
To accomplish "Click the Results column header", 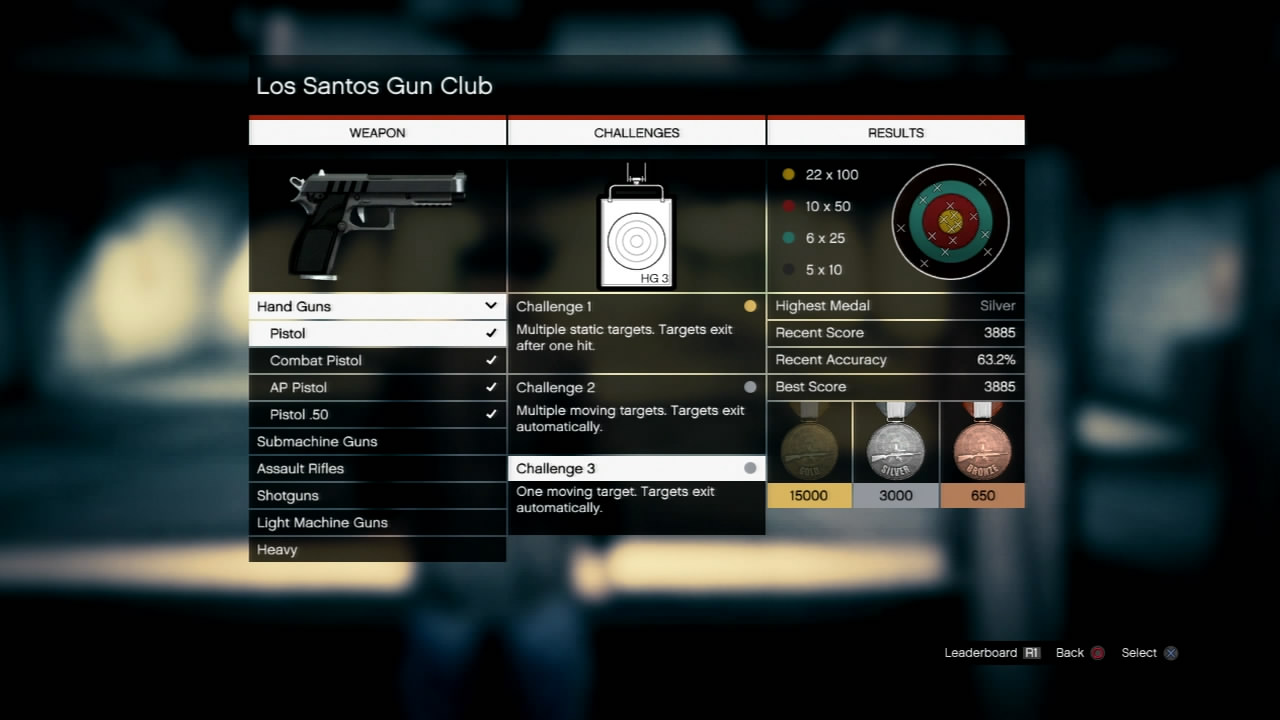I will coord(895,132).
